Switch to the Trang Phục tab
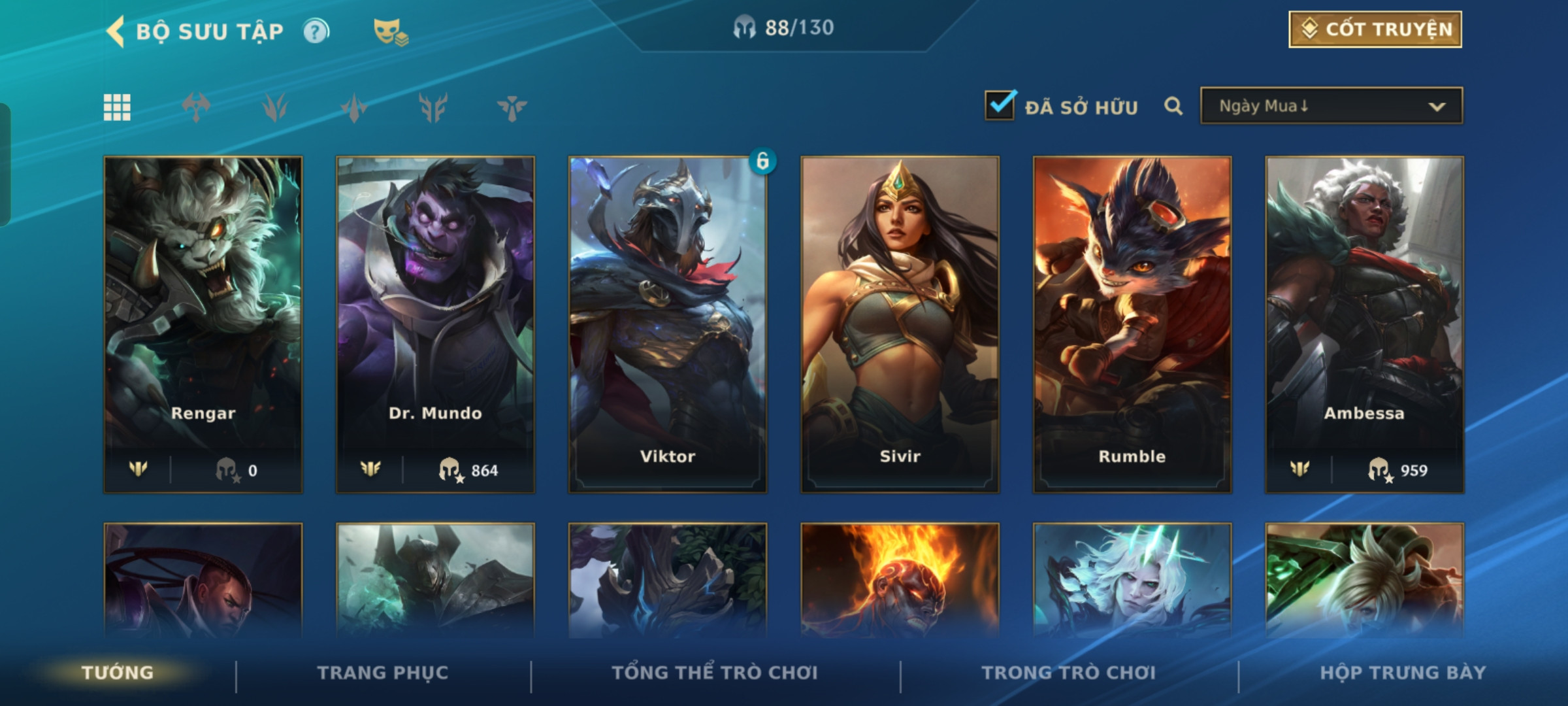Screen dimensions: 1568x706 (x=383, y=673)
